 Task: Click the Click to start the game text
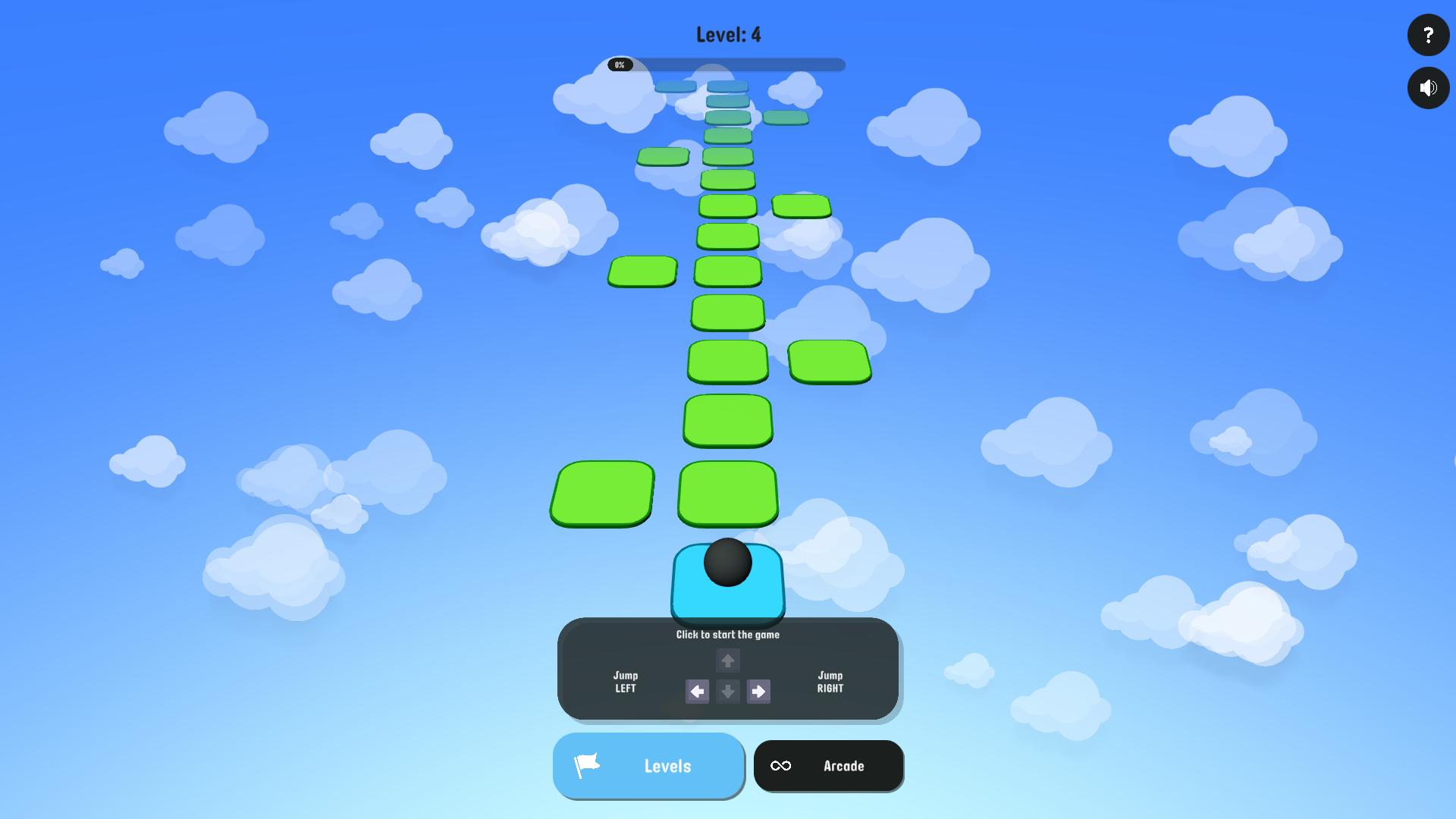(x=727, y=635)
